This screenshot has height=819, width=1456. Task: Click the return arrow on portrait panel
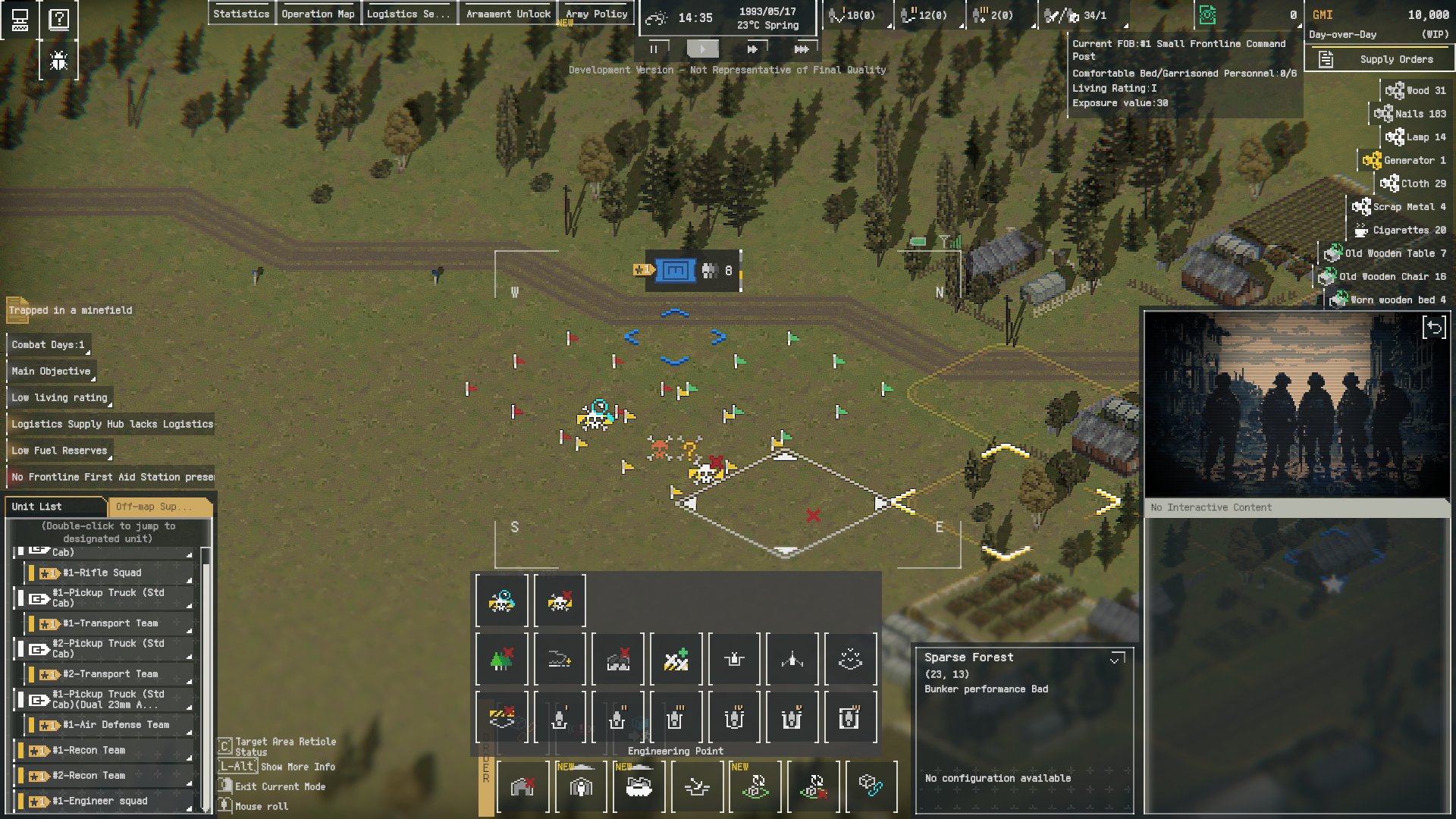[x=1434, y=328]
